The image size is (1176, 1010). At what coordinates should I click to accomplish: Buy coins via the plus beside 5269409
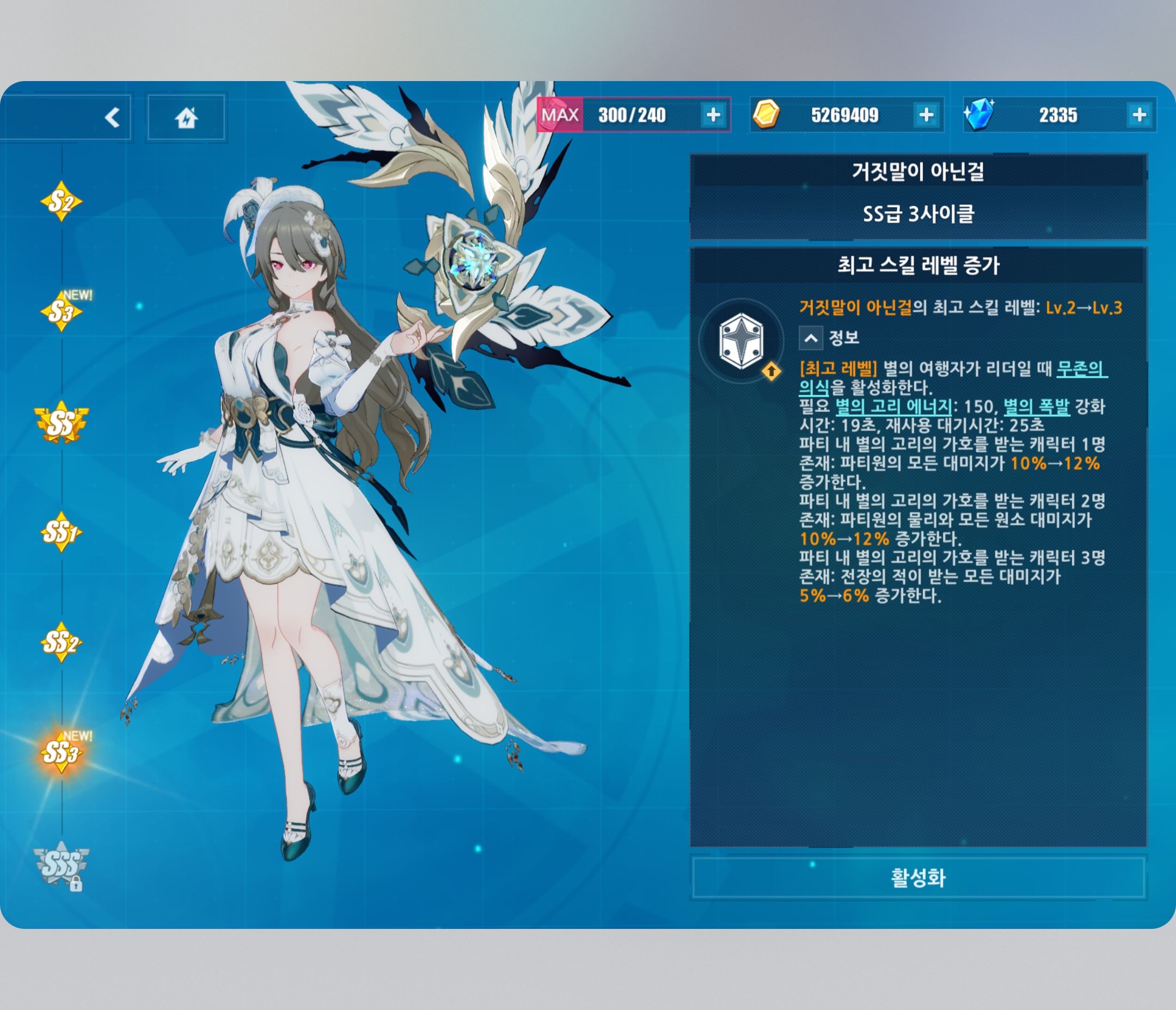926,116
